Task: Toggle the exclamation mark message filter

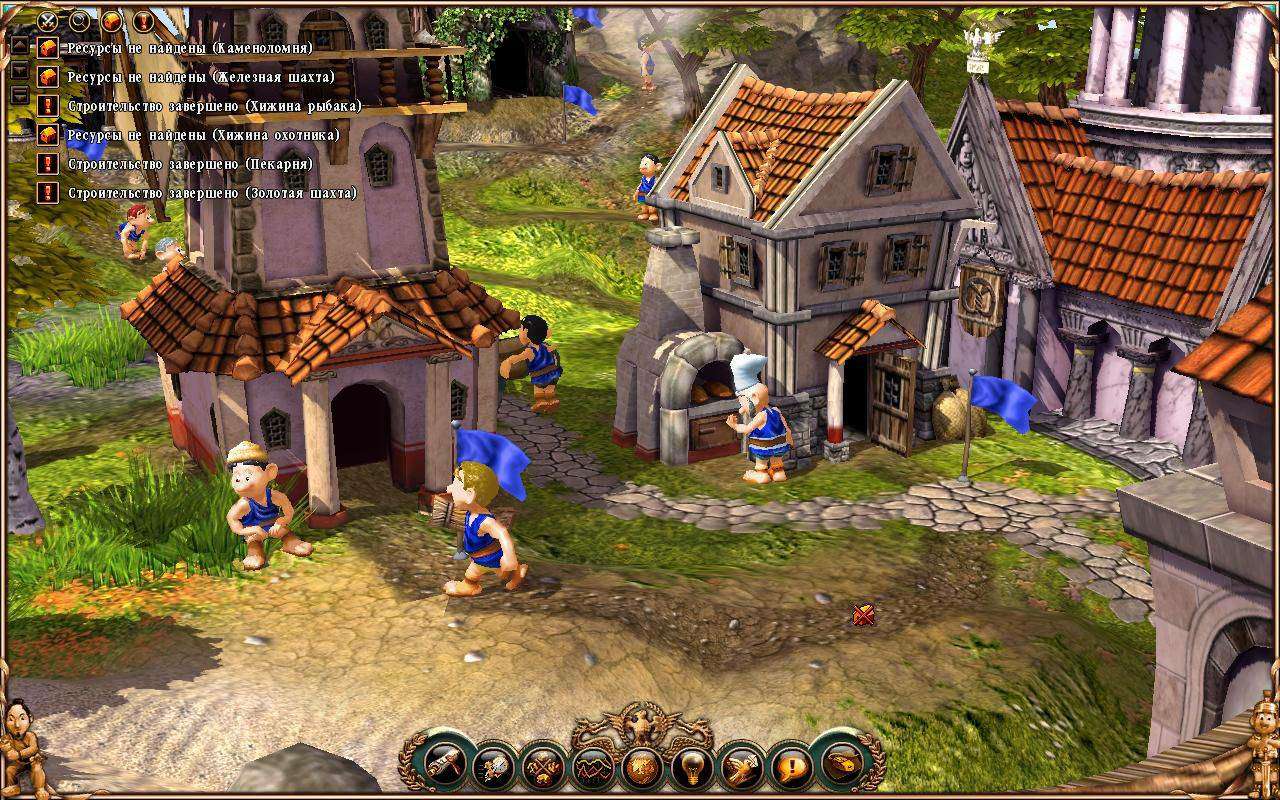Action: [x=143, y=19]
